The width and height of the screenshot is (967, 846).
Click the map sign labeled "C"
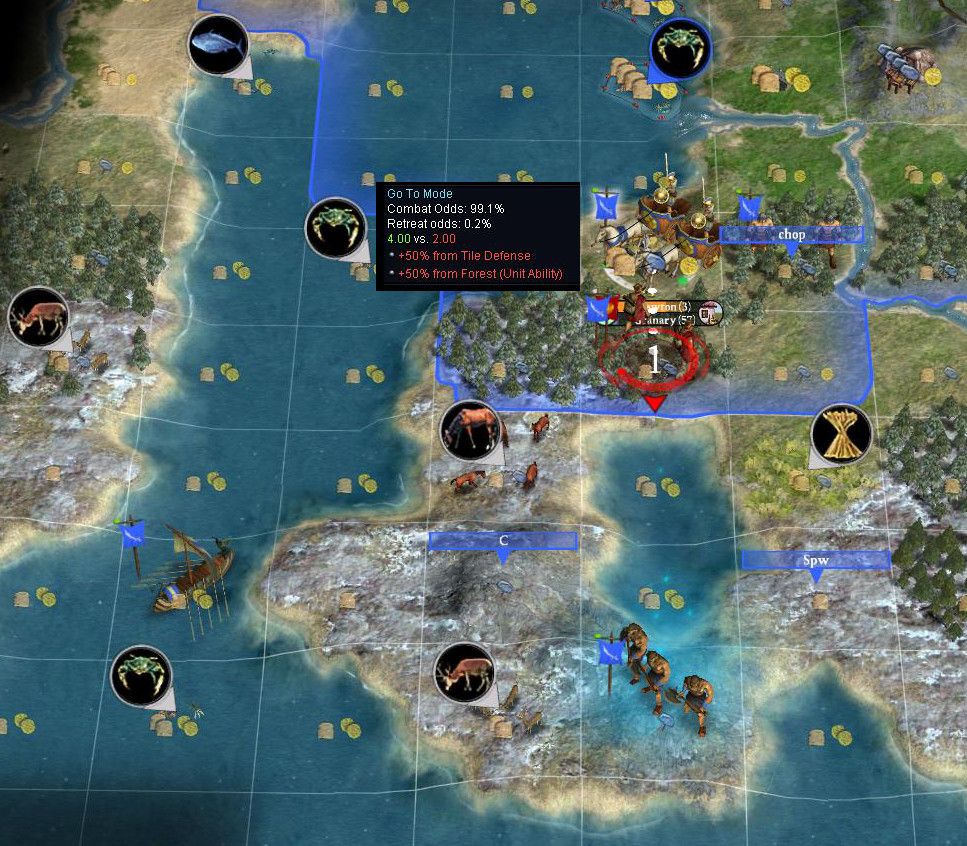tap(503, 541)
